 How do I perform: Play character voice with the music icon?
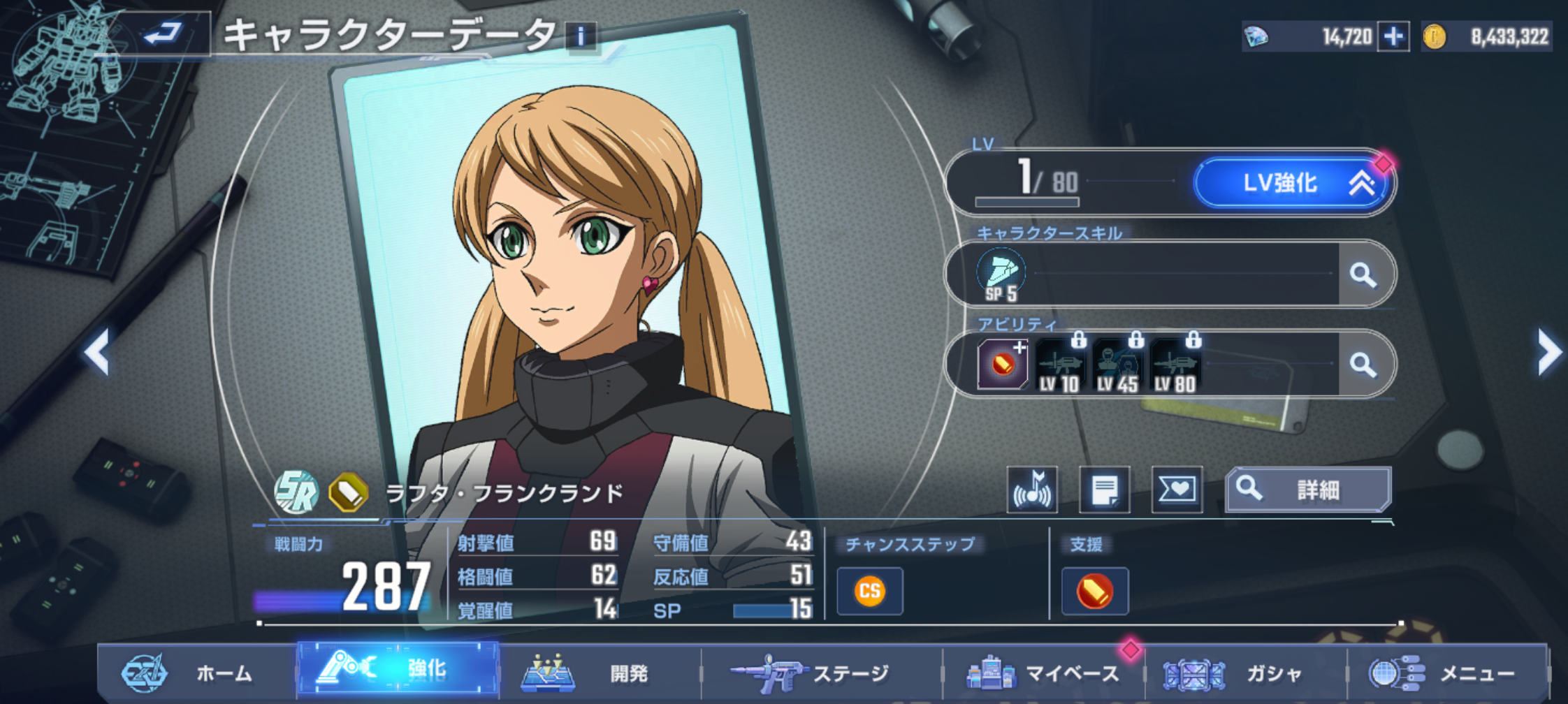(1032, 490)
